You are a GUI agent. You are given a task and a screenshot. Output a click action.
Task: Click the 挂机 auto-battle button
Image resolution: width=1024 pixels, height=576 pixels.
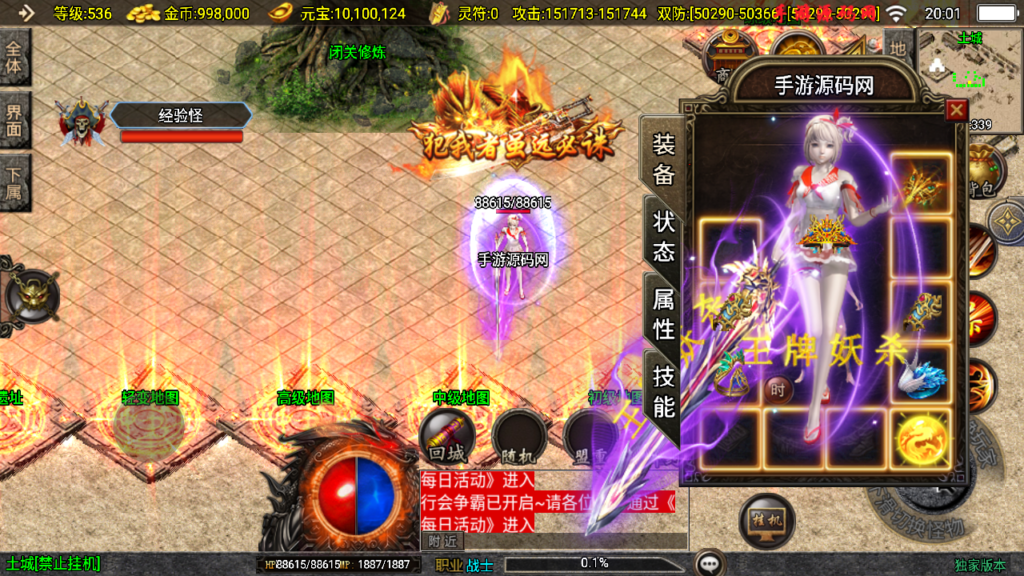[x=765, y=520]
